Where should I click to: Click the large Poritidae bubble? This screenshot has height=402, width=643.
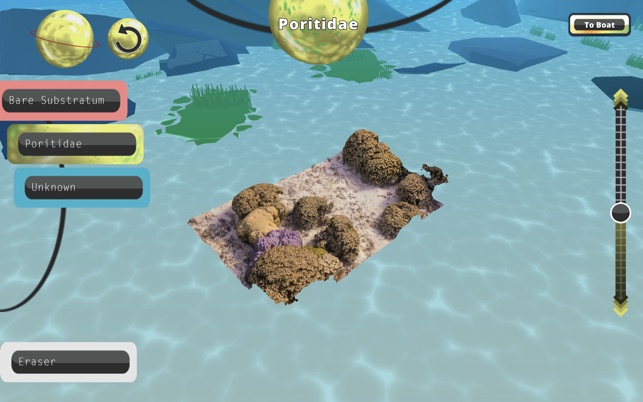(x=318, y=26)
